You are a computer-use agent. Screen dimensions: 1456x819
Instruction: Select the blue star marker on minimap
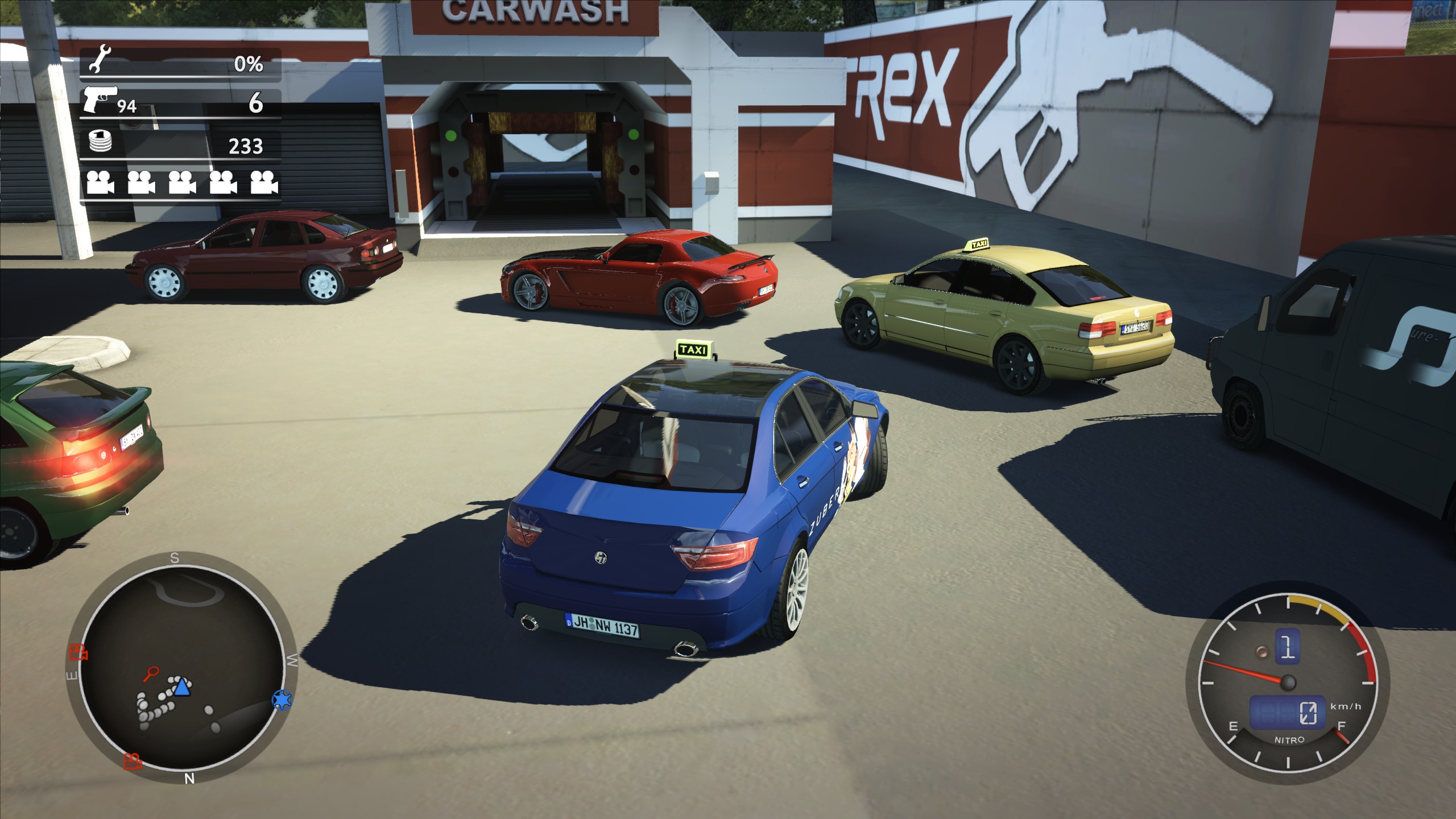281,699
